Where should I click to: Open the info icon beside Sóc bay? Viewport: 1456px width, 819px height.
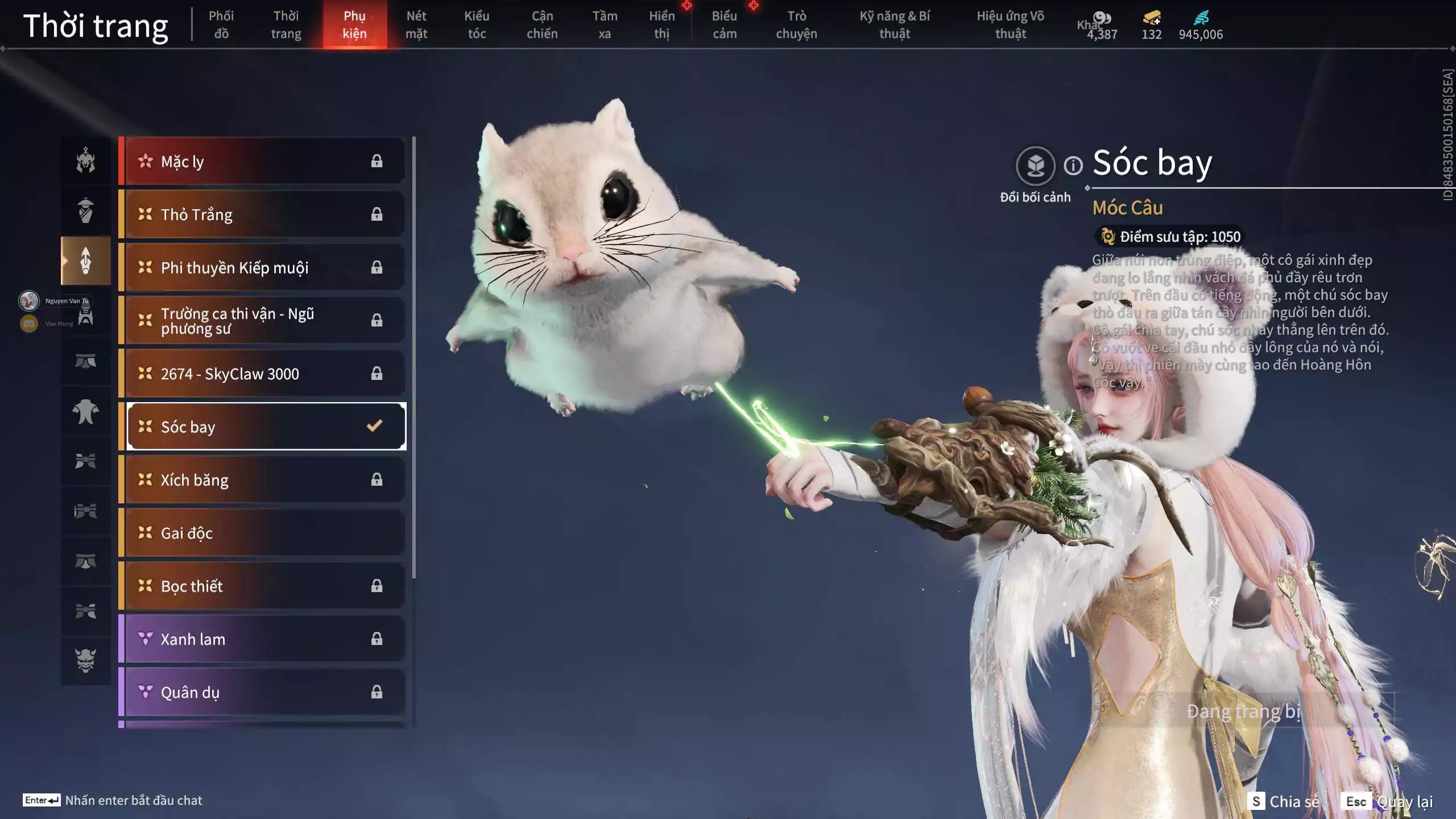[x=1073, y=166]
